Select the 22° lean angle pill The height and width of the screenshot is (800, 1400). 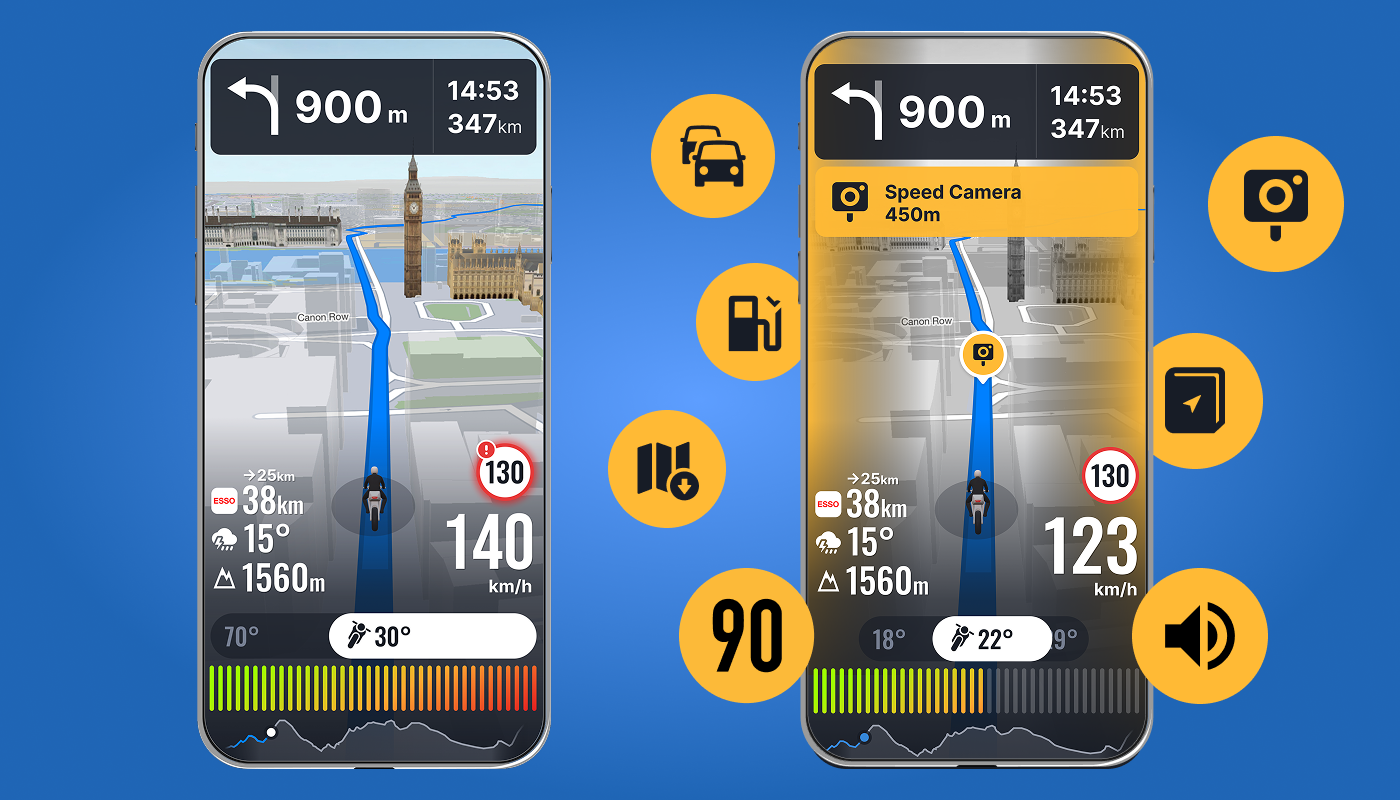[990, 639]
